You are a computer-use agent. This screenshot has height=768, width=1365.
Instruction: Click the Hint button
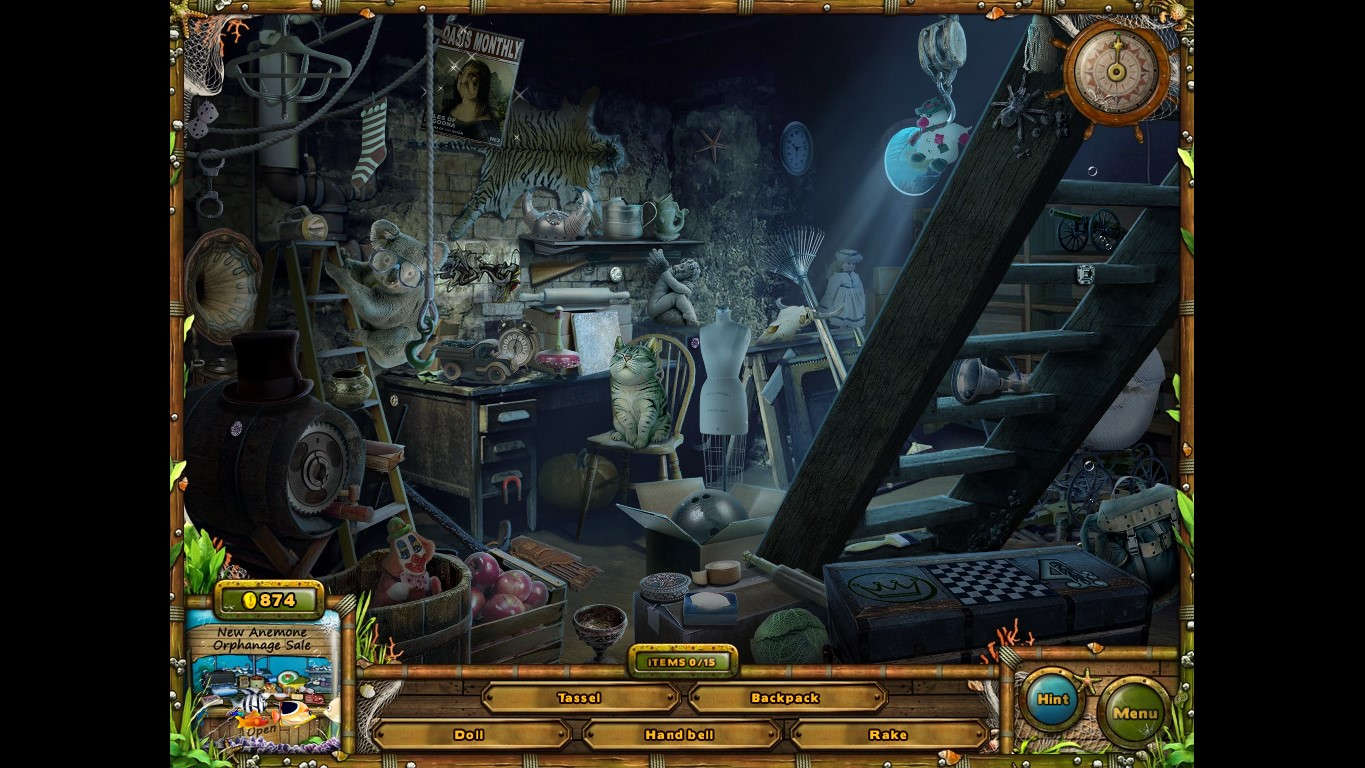[x=1051, y=700]
